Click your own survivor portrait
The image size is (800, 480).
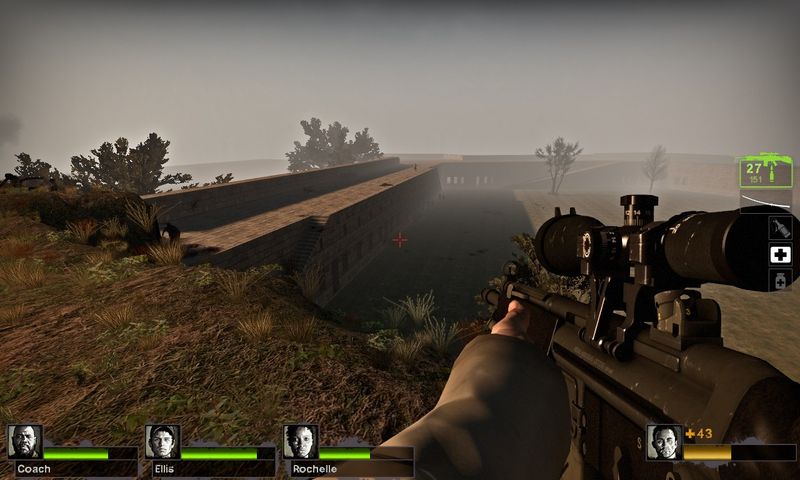click(x=664, y=441)
